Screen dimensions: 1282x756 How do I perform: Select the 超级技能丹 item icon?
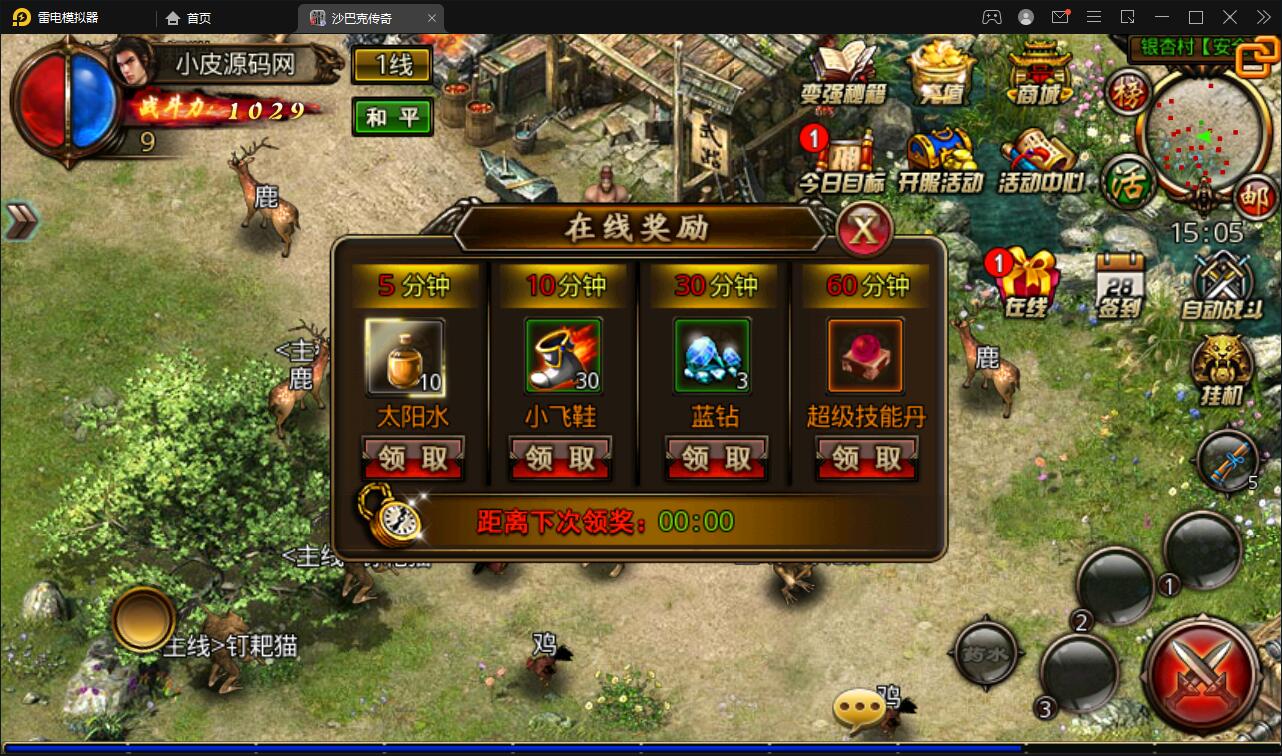(x=865, y=356)
